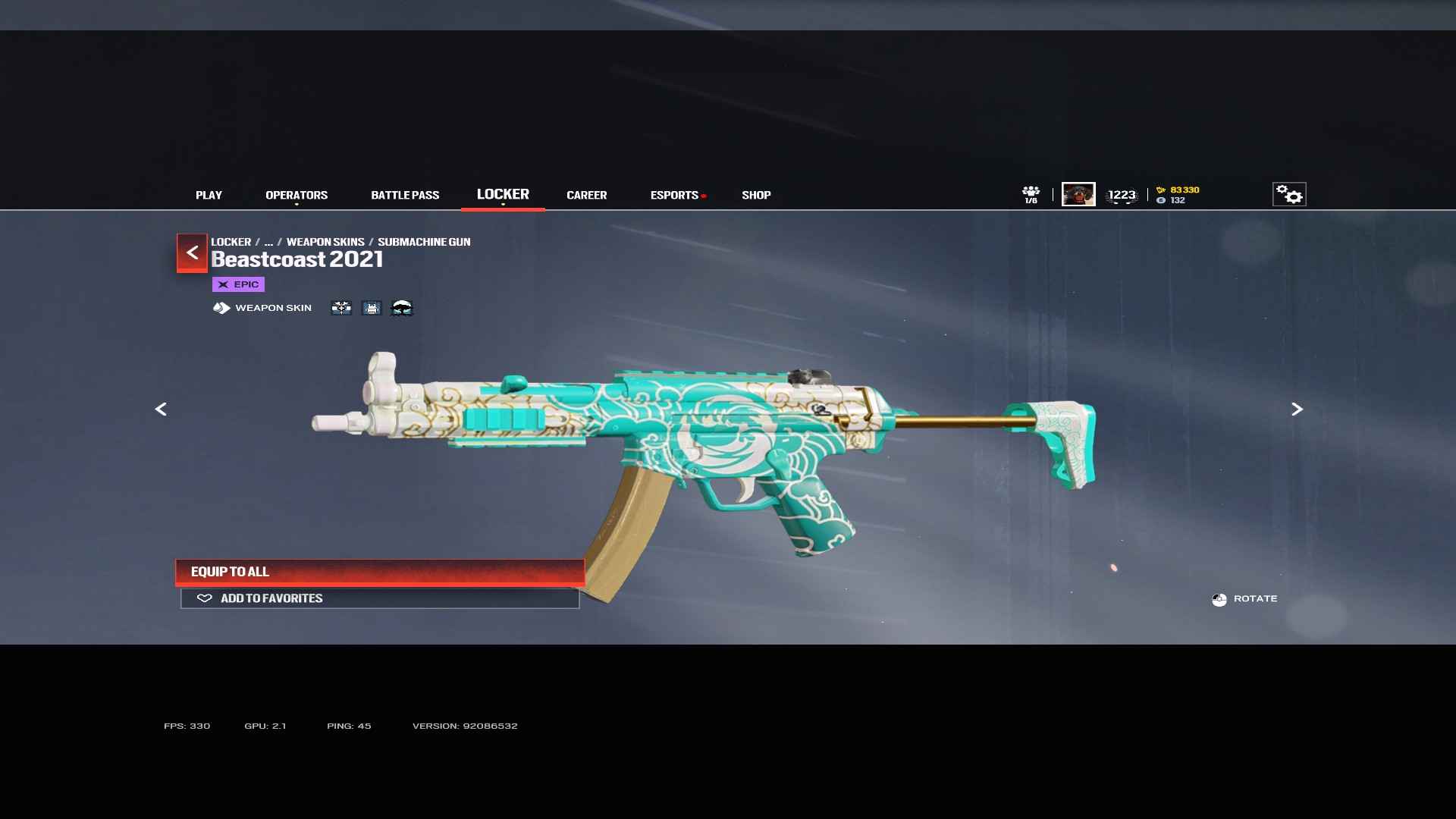Add the skin to favorites
The height and width of the screenshot is (819, 1456).
(380, 598)
